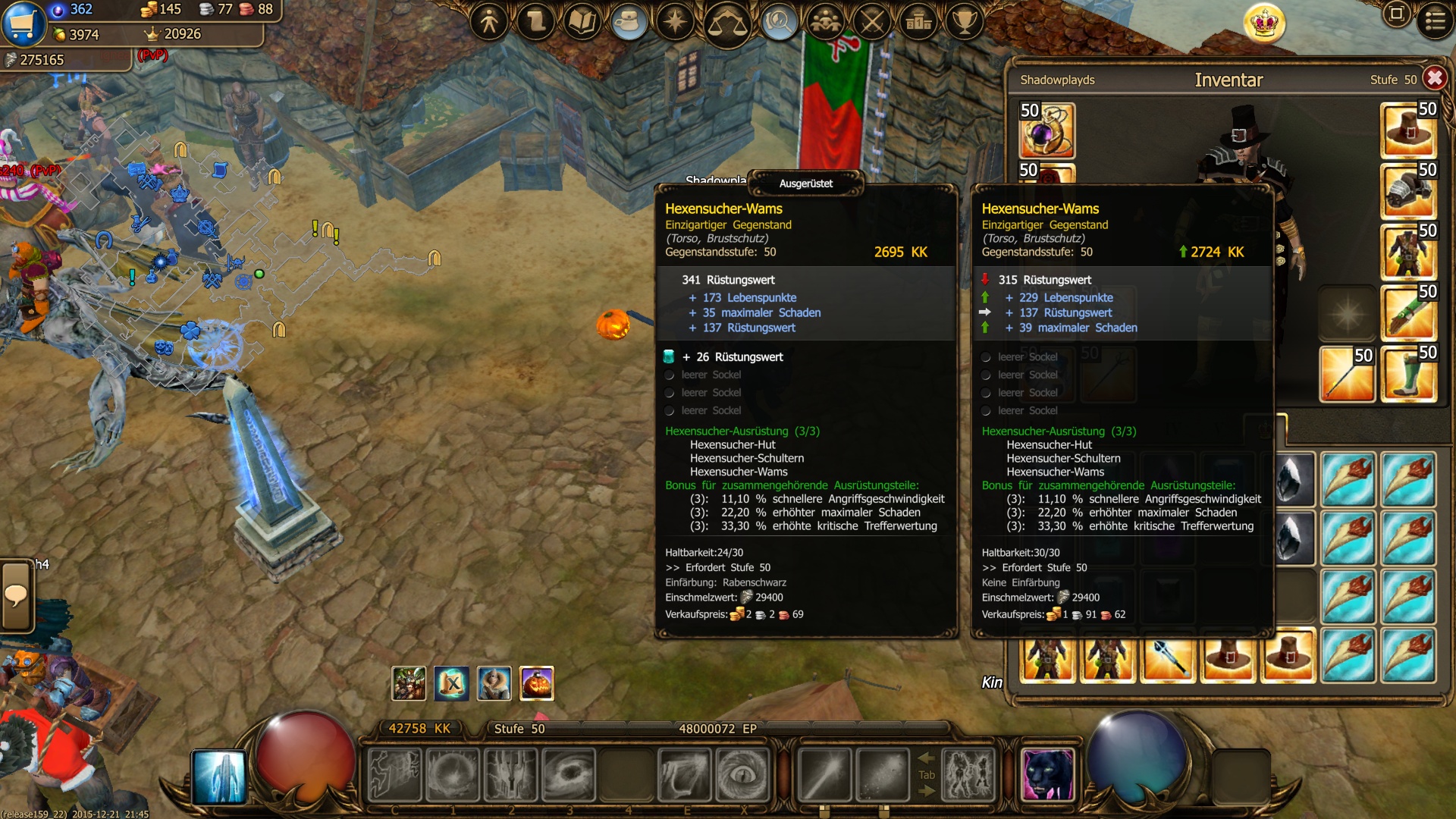Click the golden crown premium icon

(x=1264, y=24)
